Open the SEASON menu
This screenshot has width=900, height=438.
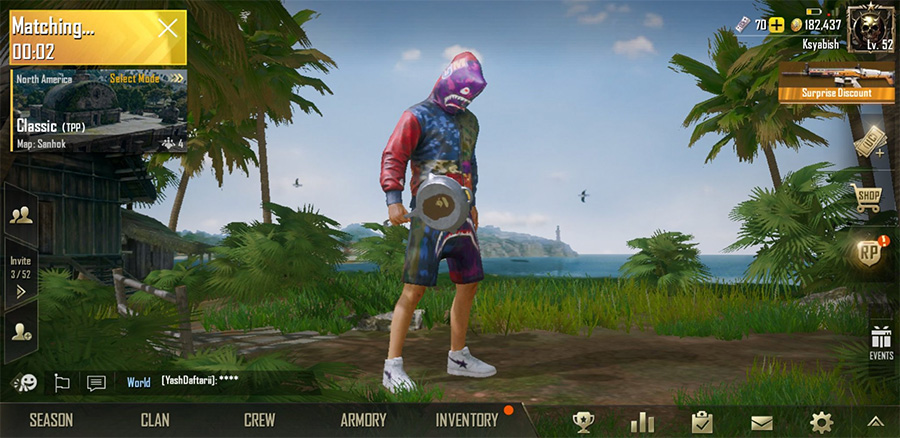coord(51,421)
